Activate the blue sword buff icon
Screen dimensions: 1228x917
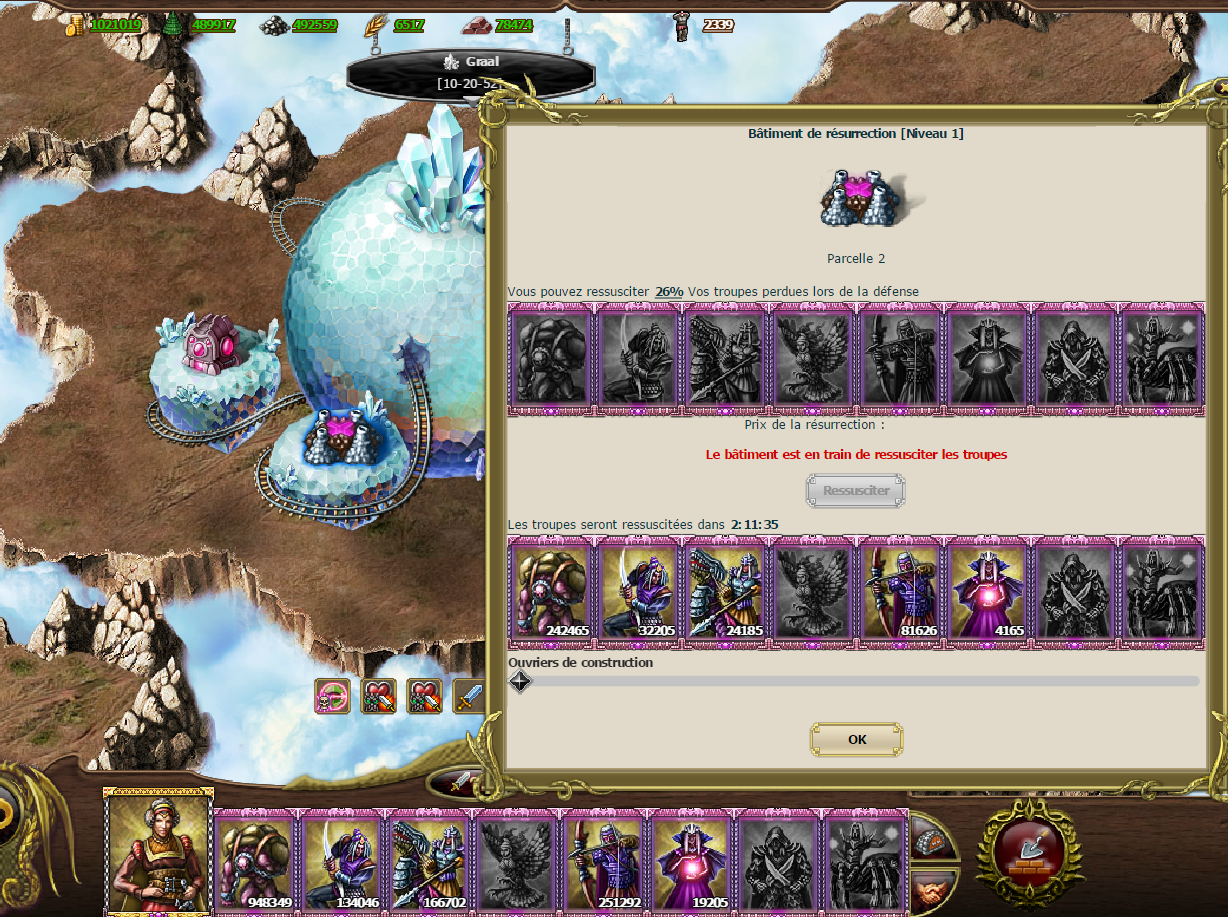click(x=469, y=696)
